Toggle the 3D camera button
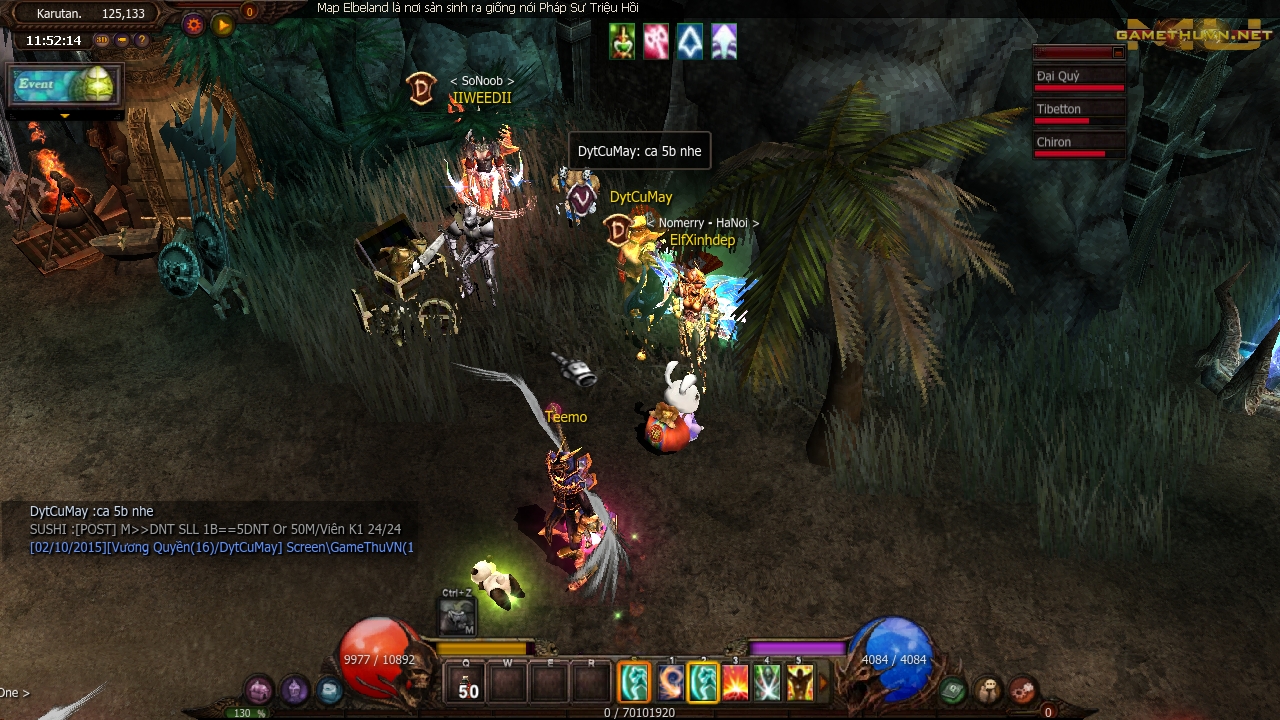Image resolution: width=1280 pixels, height=720 pixels. [102, 41]
